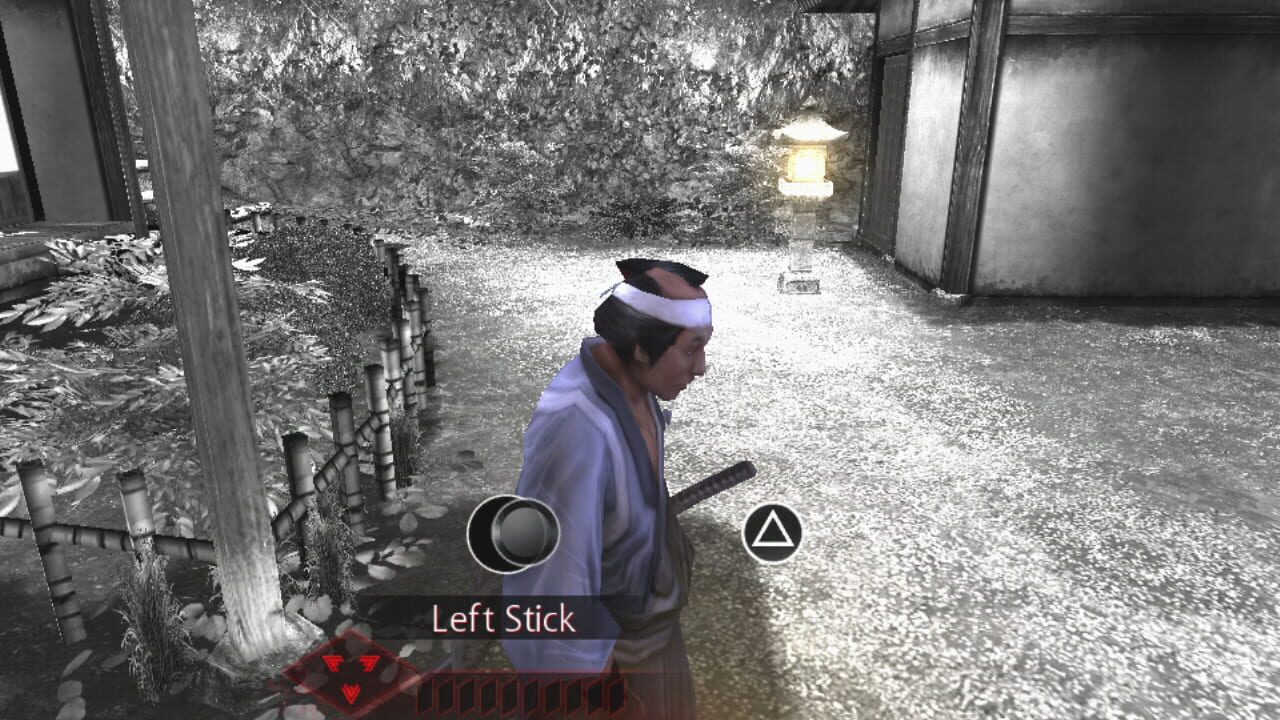Toggle the first segment of the red gauge
Screen dimensions: 1280x720
(x=425, y=693)
